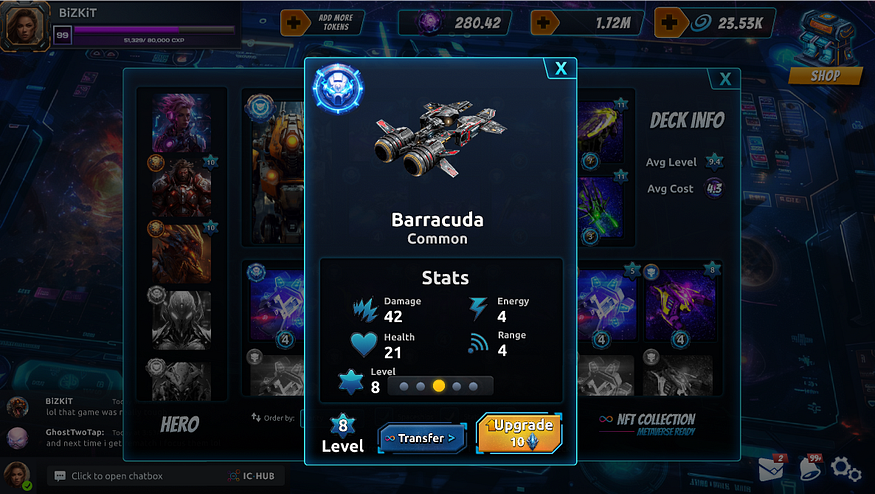The image size is (875, 494).
Task: Open the Shop
Action: [825, 75]
